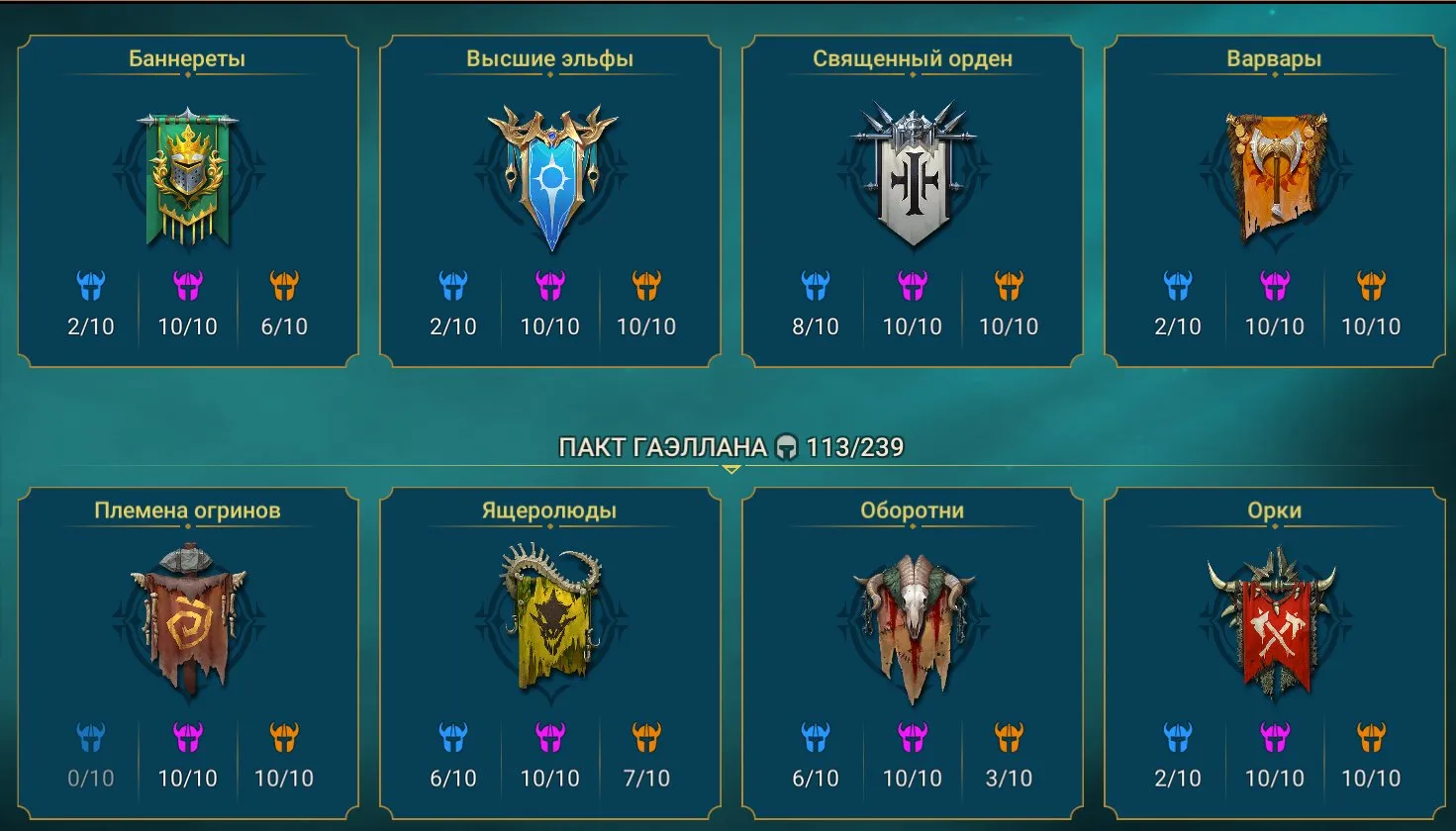This screenshot has width=1456, height=831.
Task: Open the Высшие эльфы faction banner
Action: [549, 173]
